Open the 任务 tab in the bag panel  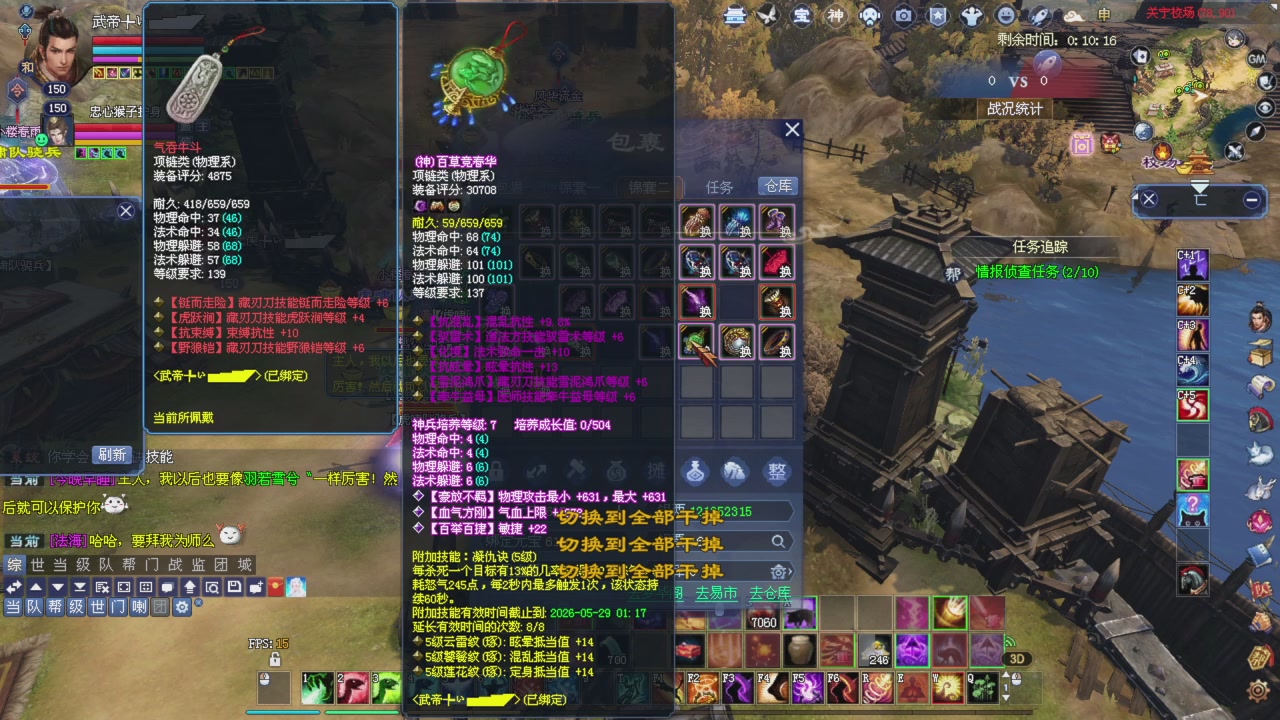coord(718,184)
